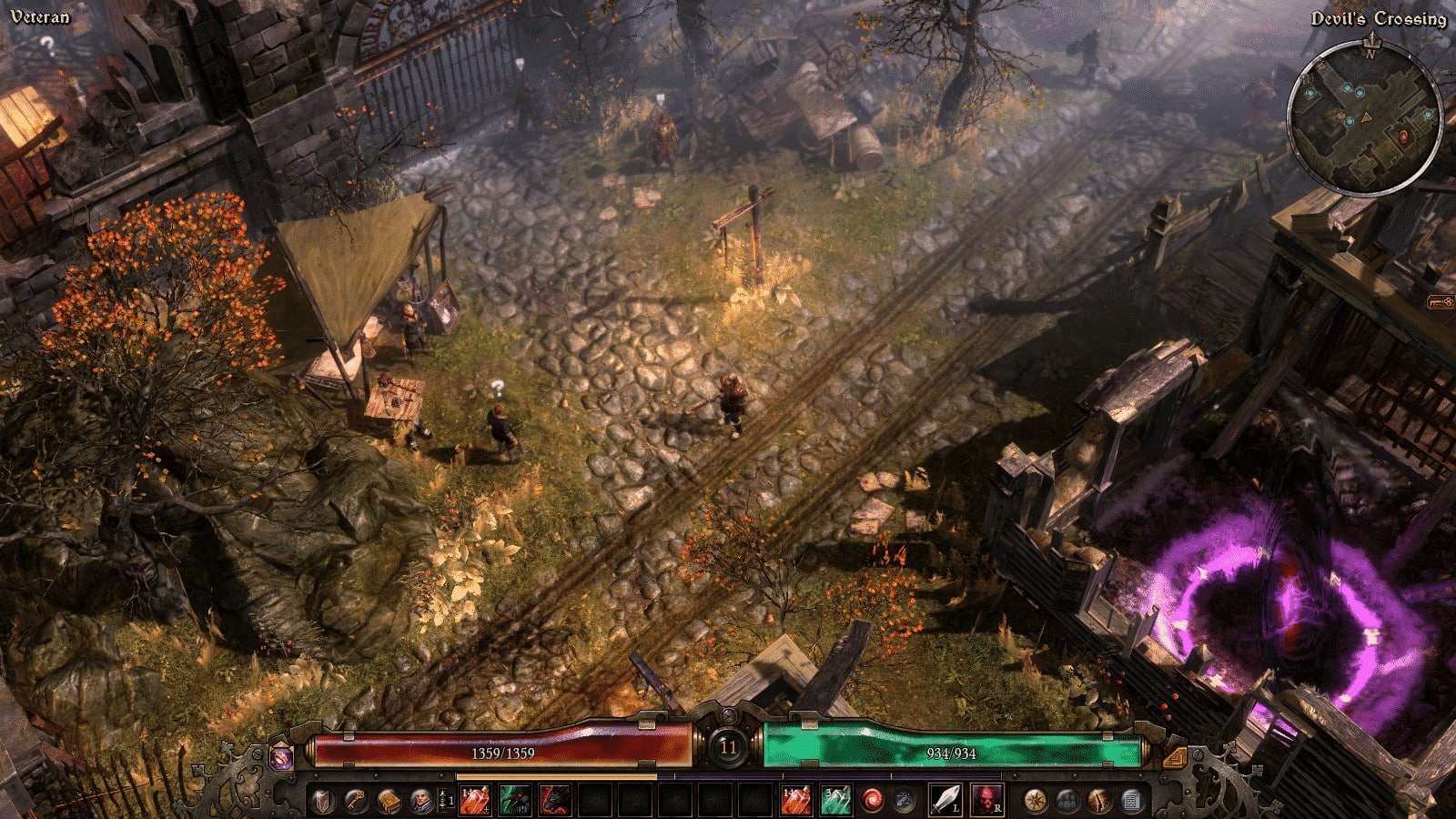This screenshot has height=819, width=1456.
Task: Open the golden compass star button
Action: click(1034, 801)
